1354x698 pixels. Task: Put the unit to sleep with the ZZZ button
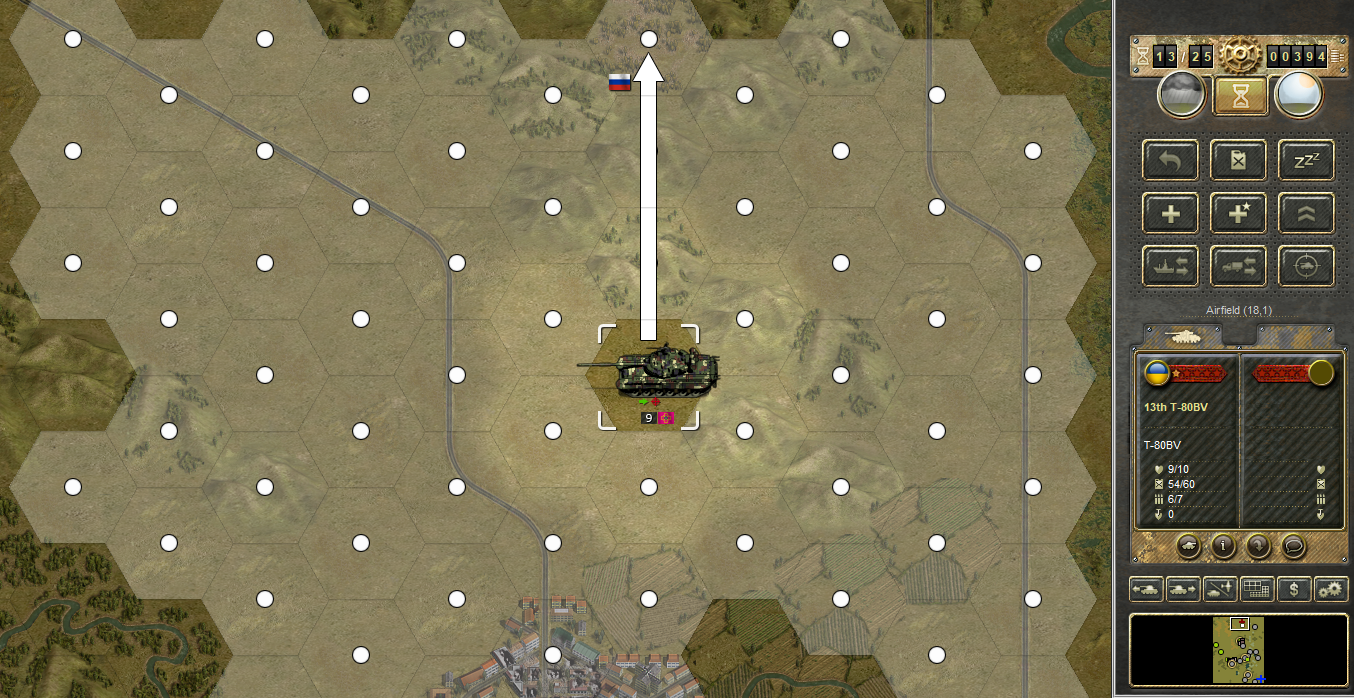[1306, 160]
